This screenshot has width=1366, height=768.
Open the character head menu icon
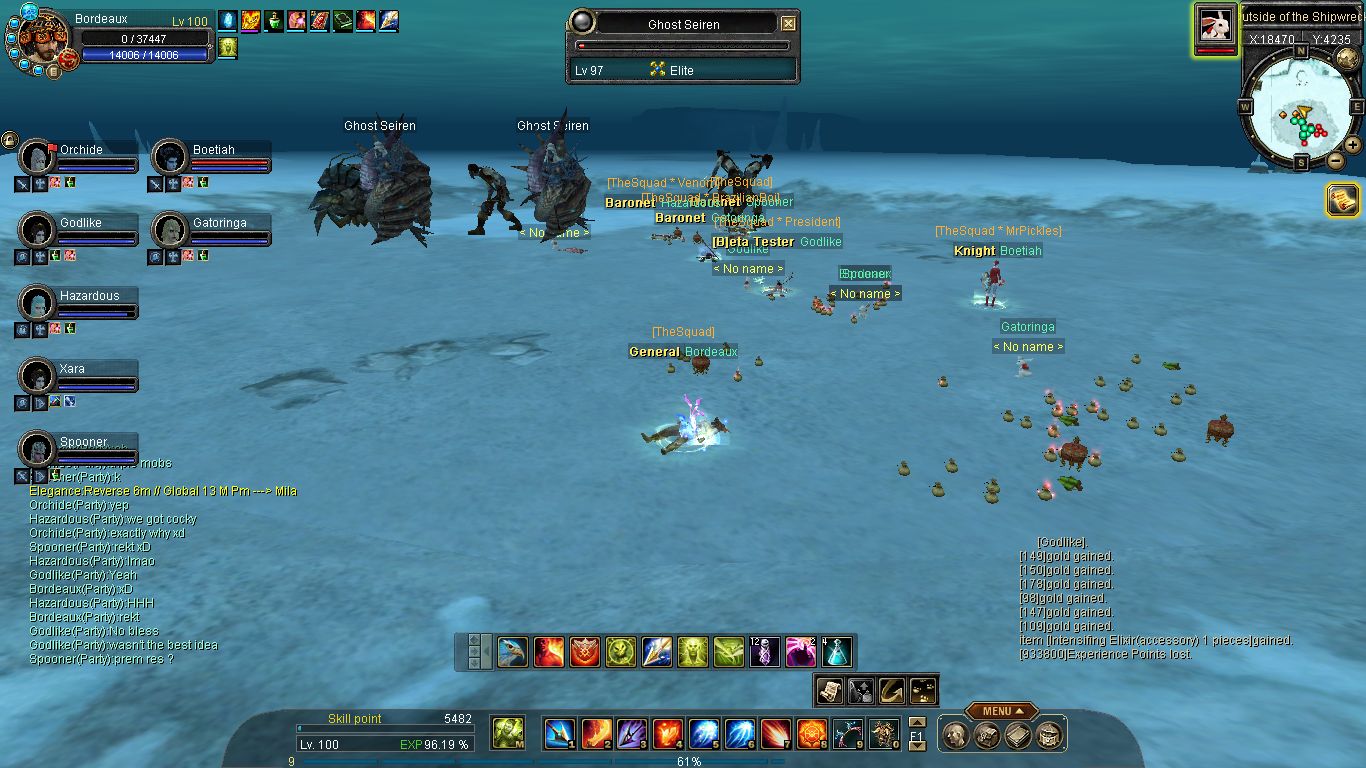click(955, 736)
